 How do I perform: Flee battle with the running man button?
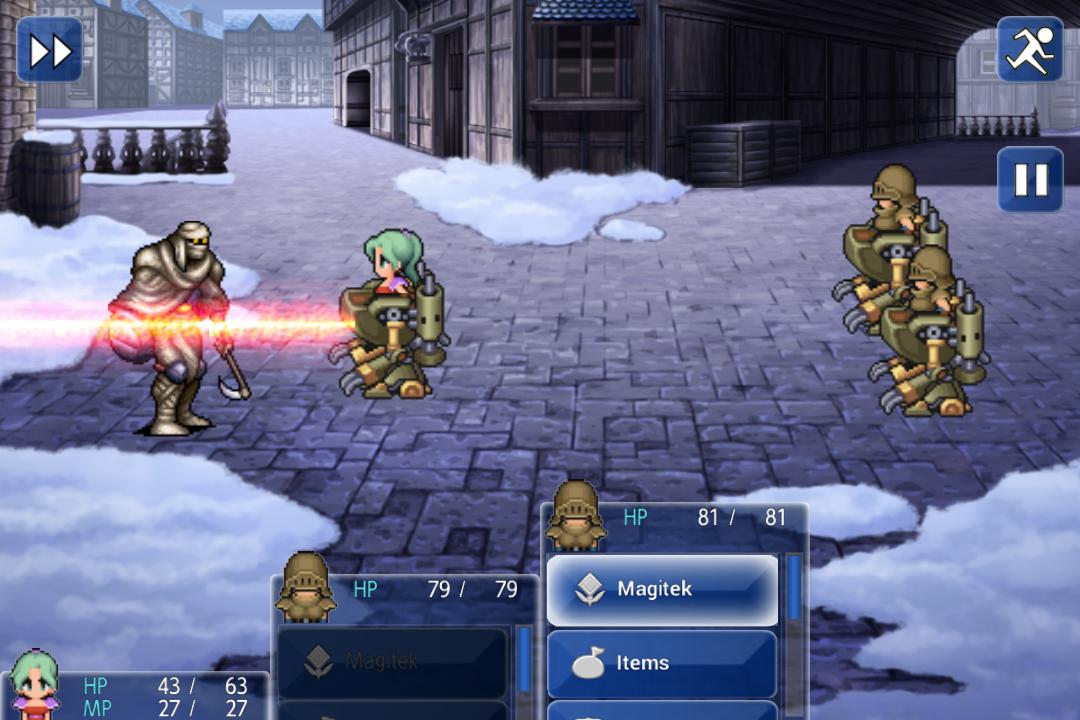point(1029,50)
